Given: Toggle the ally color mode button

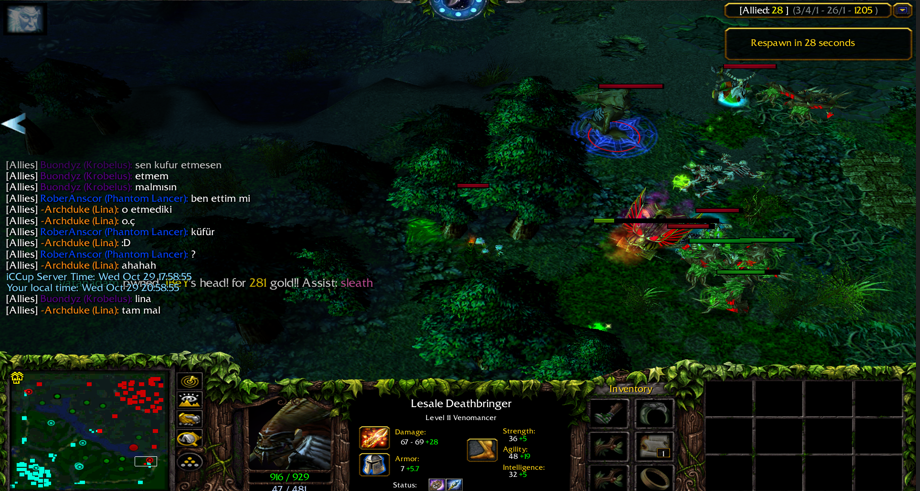Looking at the screenshot, I should (189, 420).
